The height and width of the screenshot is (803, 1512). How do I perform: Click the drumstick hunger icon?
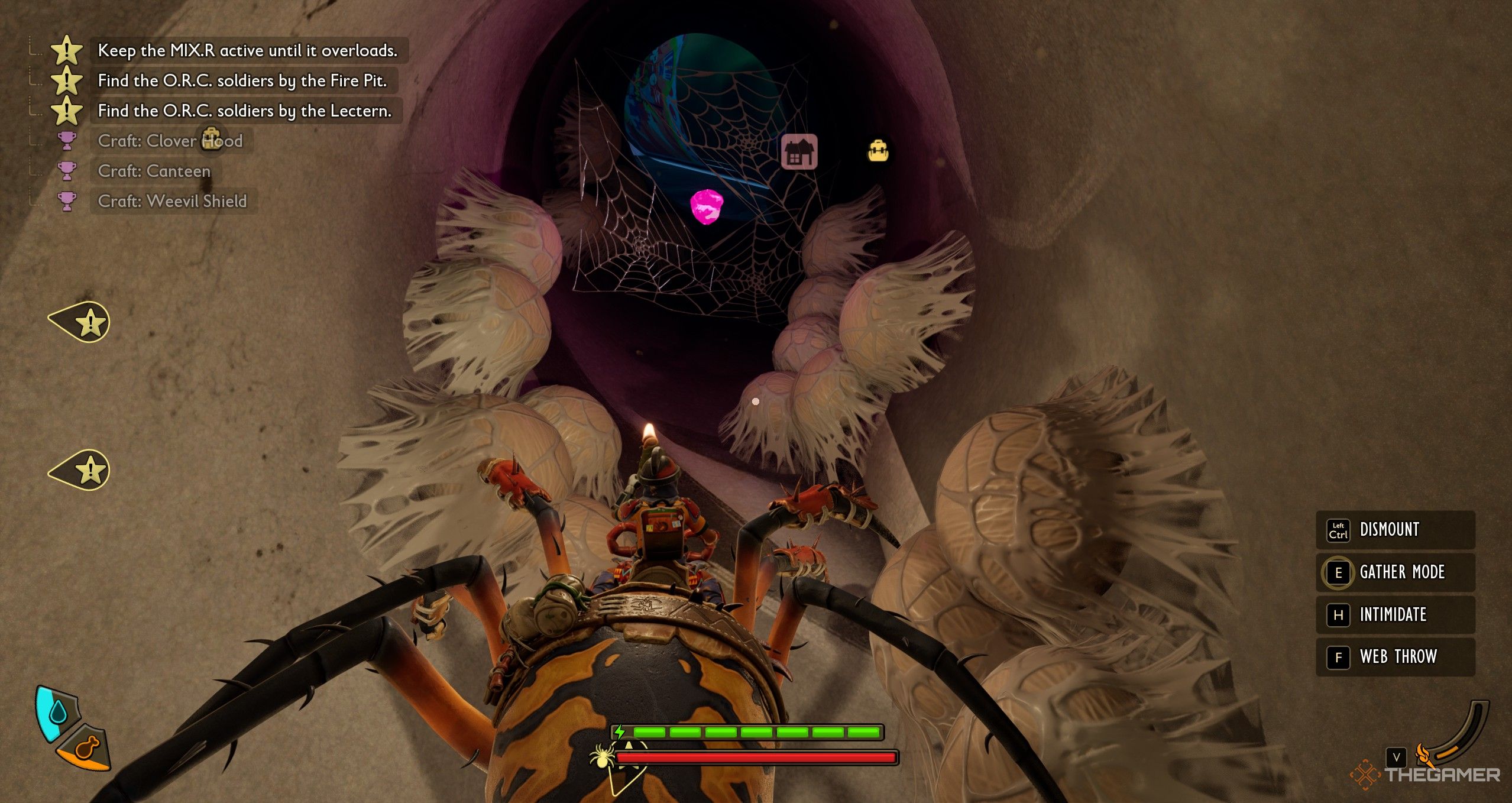click(87, 749)
